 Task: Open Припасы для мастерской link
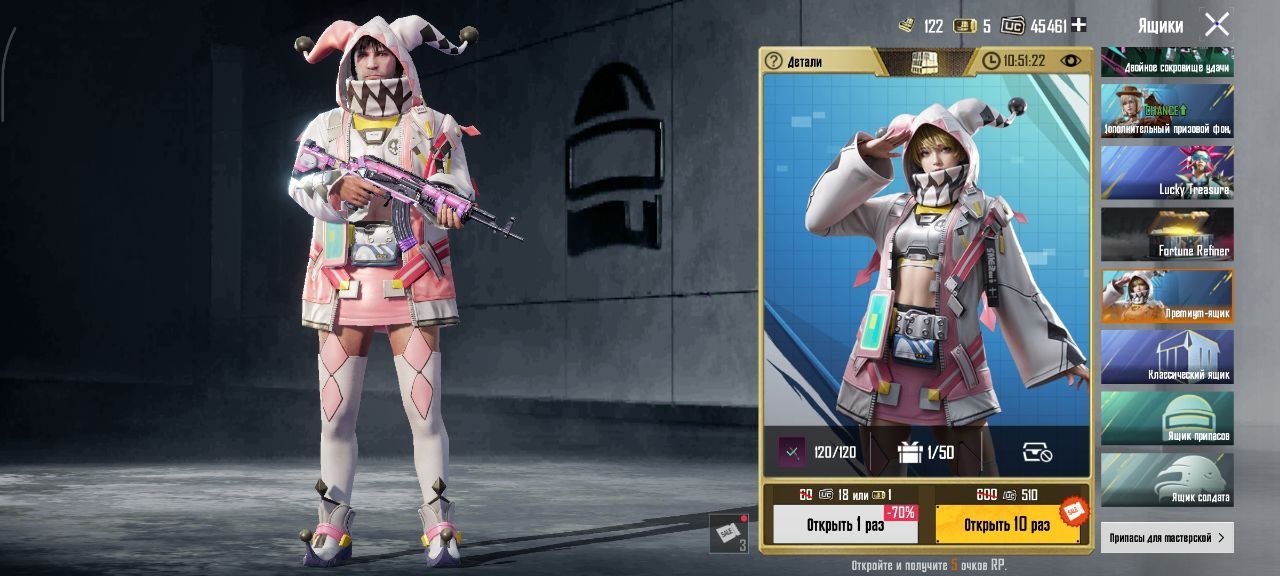click(1166, 538)
